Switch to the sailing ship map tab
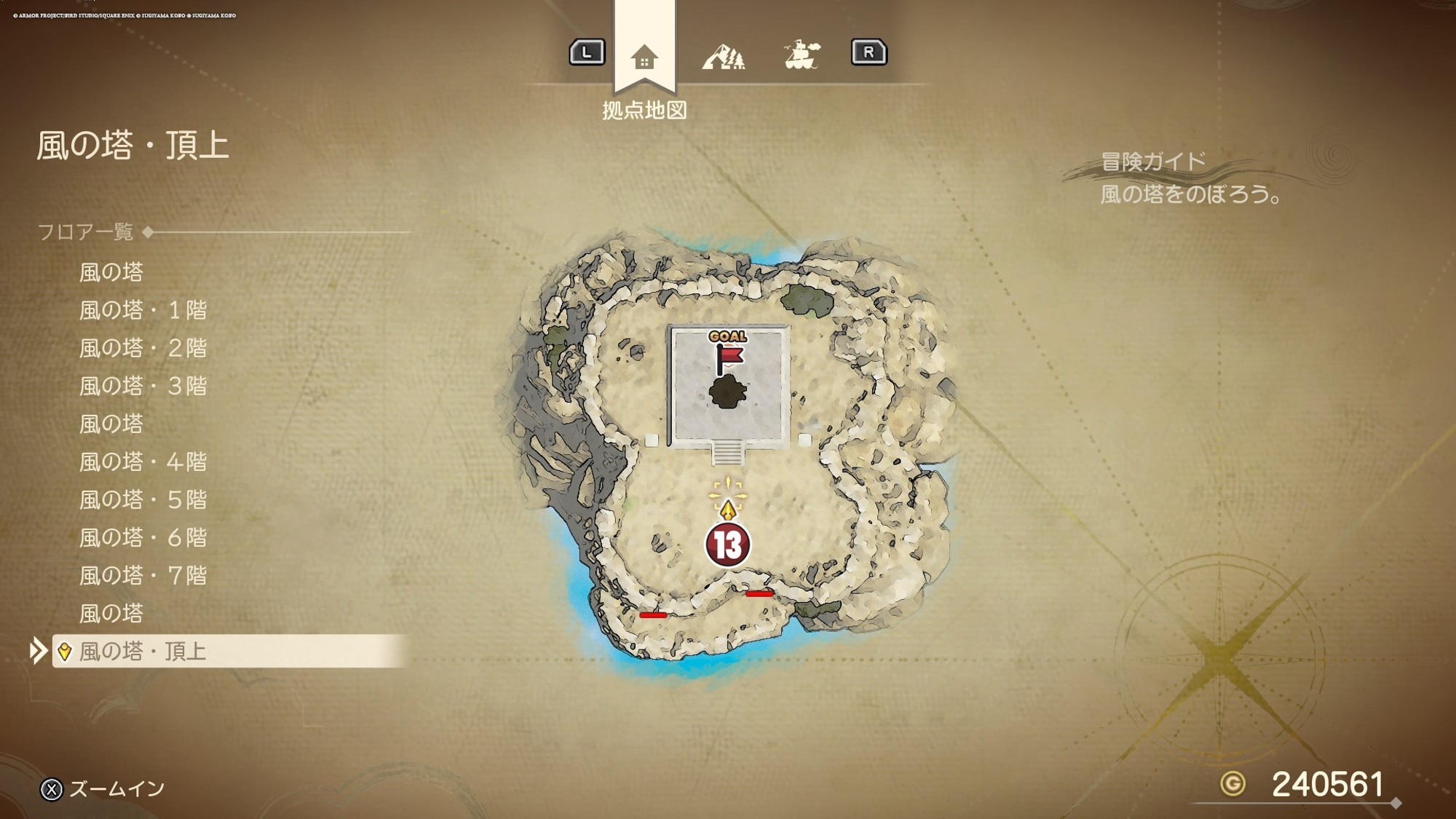The height and width of the screenshot is (819, 1456). click(x=802, y=55)
